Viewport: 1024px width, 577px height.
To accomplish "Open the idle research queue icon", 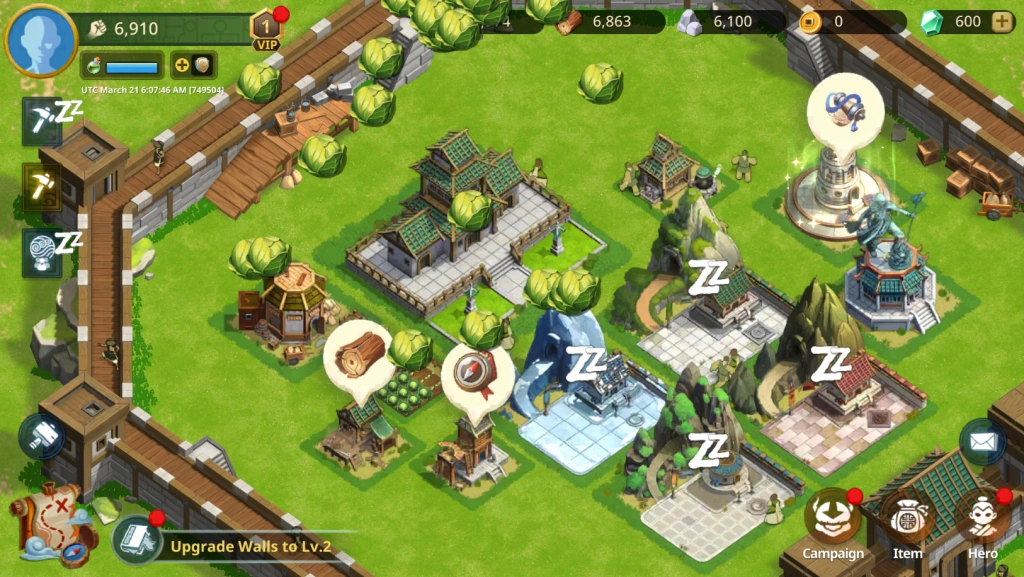I will click(x=42, y=251).
